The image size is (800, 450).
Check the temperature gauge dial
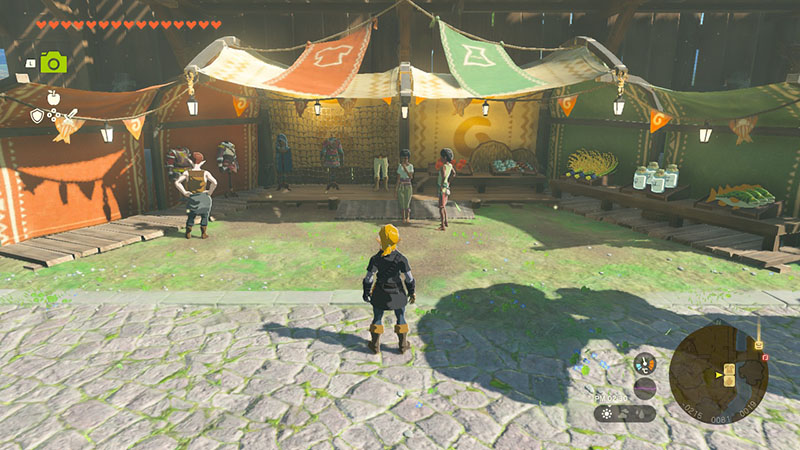click(x=645, y=363)
